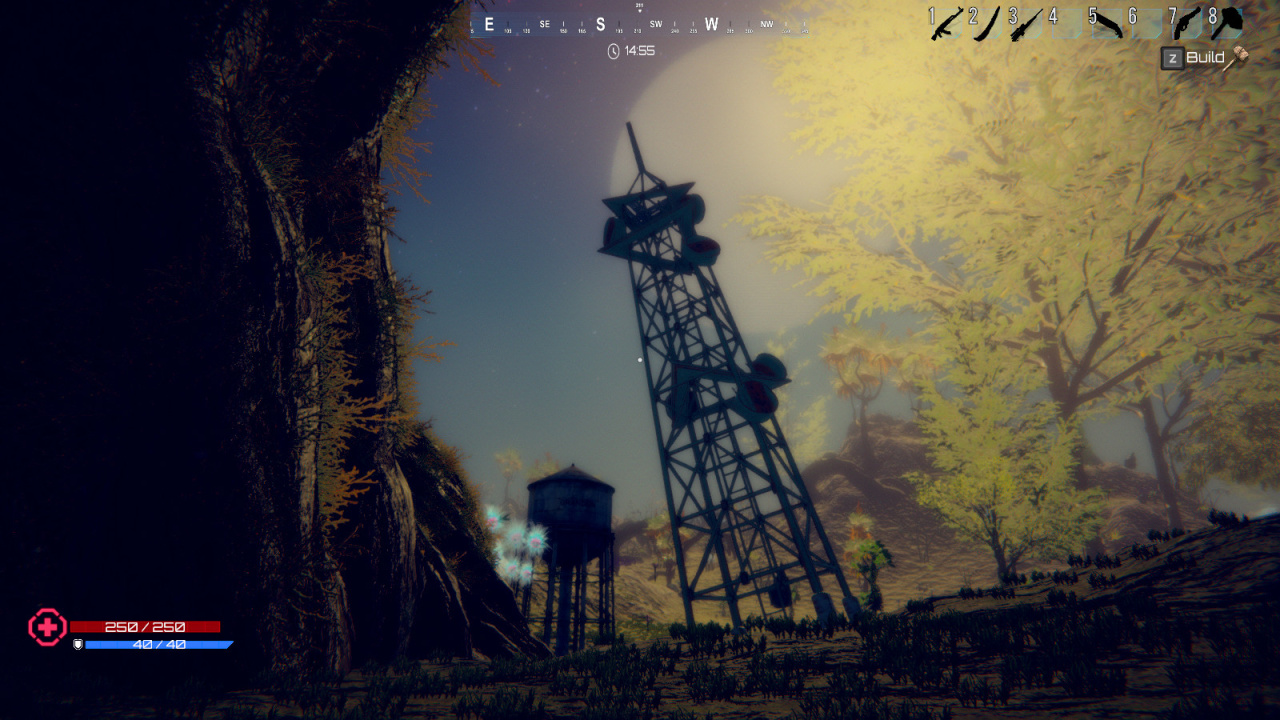
Task: Equip the curved blade in slot 2
Action: (x=986, y=23)
